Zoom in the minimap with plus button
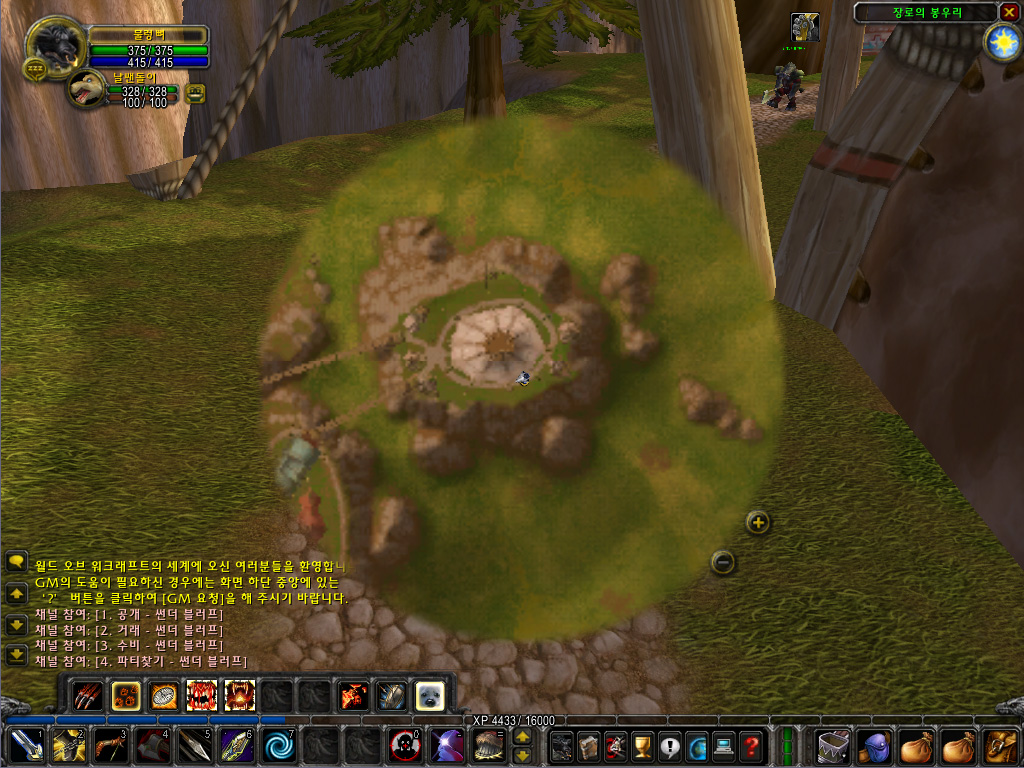This screenshot has width=1024, height=768. [x=758, y=522]
